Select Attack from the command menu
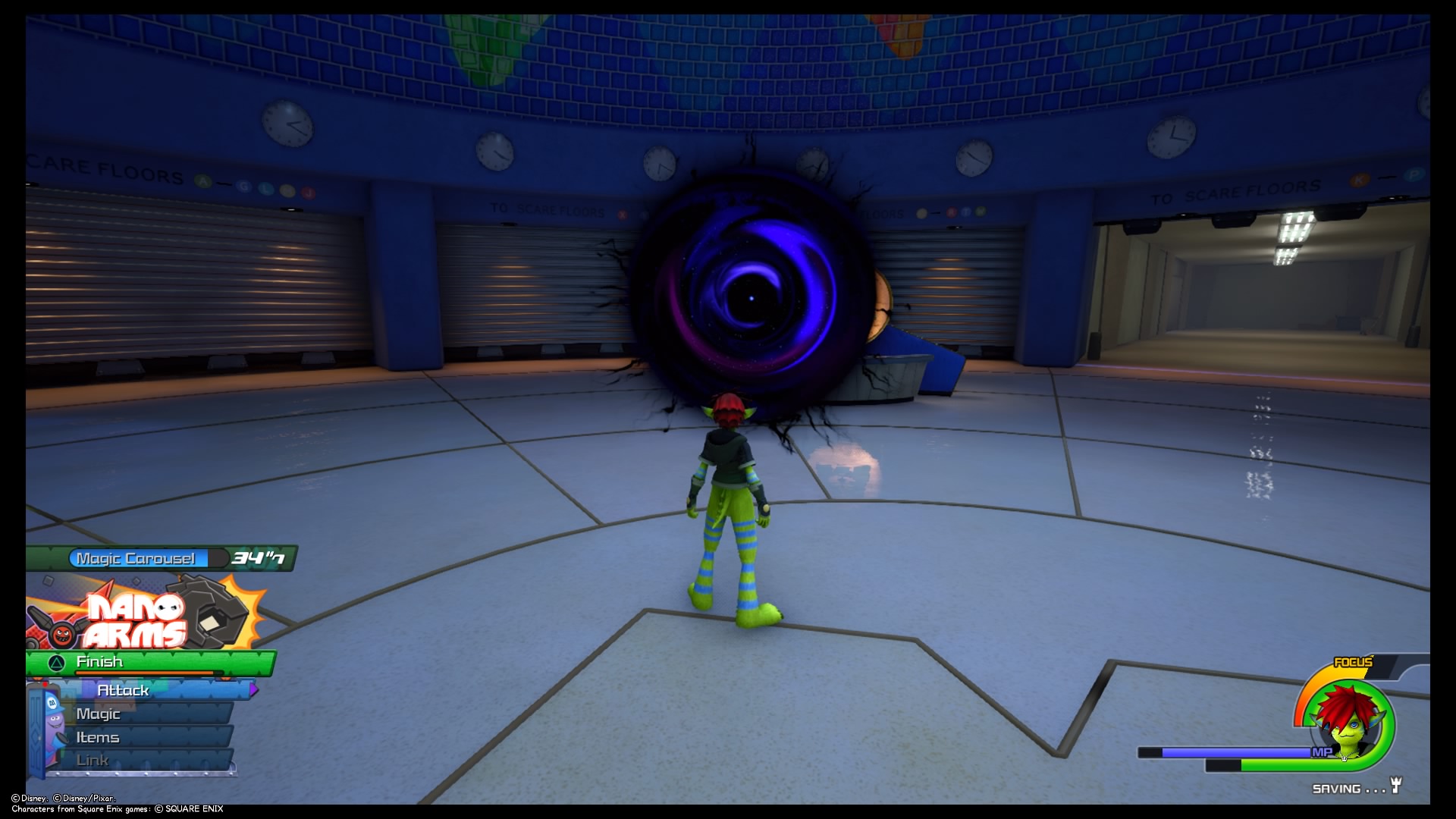Viewport: 1456px width, 819px height. 124,691
